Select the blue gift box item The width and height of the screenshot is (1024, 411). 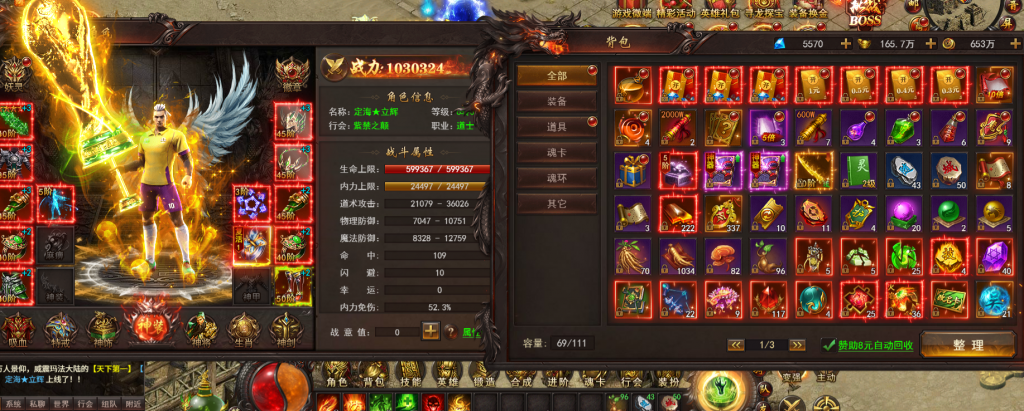[631, 170]
